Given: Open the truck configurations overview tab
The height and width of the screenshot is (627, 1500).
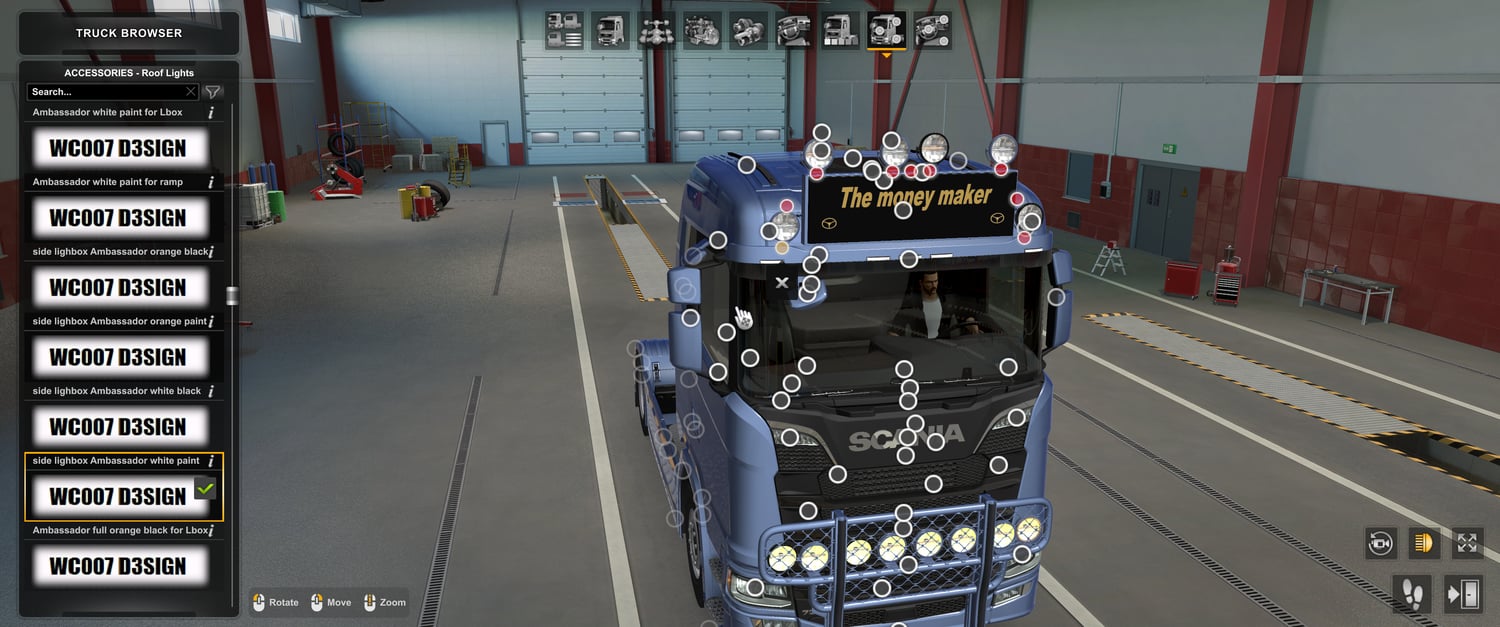Looking at the screenshot, I should click(x=565, y=31).
